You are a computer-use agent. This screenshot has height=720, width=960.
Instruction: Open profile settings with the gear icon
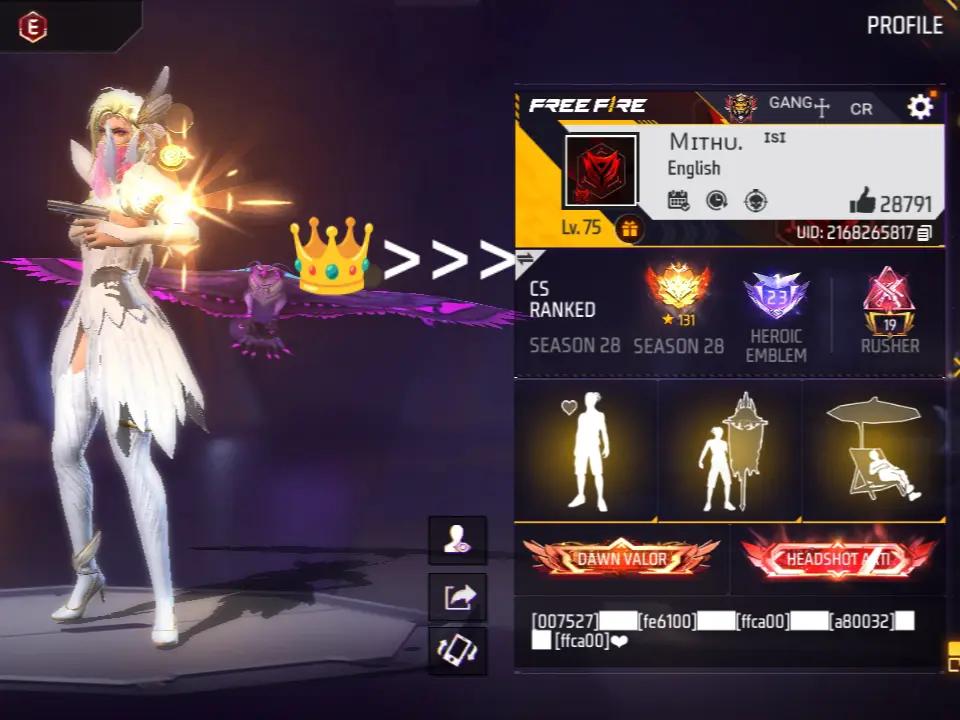pos(920,107)
